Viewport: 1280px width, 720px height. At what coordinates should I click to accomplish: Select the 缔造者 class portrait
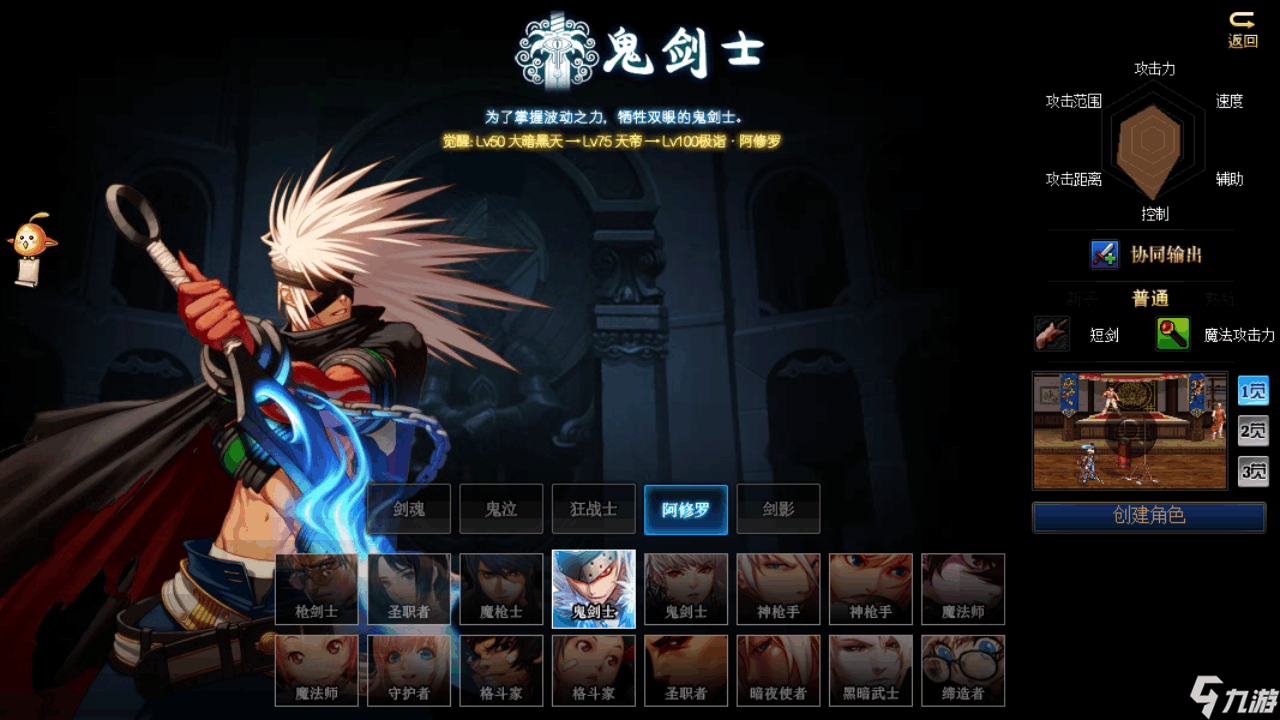(962, 670)
